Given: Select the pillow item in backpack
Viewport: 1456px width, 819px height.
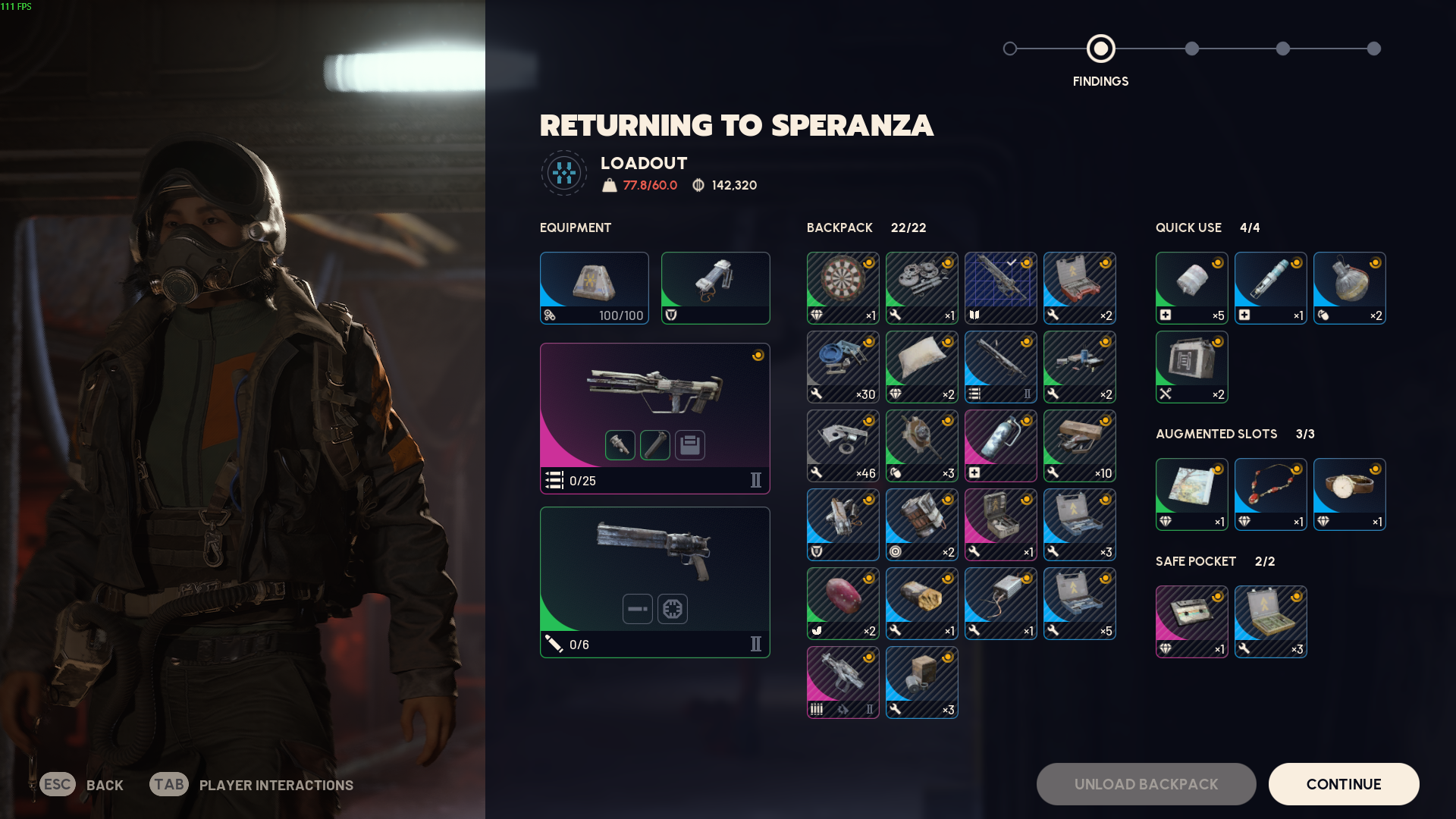Looking at the screenshot, I should [921, 366].
